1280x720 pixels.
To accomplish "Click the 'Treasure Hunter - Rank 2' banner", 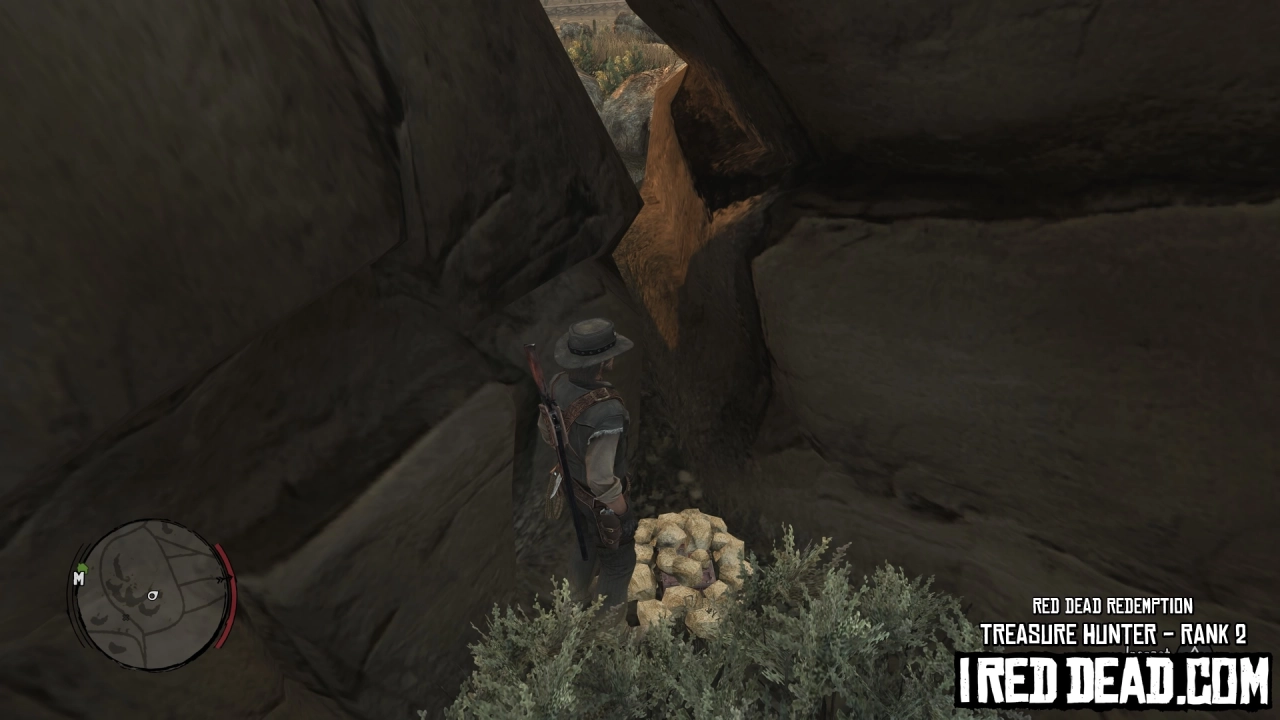I will 1110,631.
